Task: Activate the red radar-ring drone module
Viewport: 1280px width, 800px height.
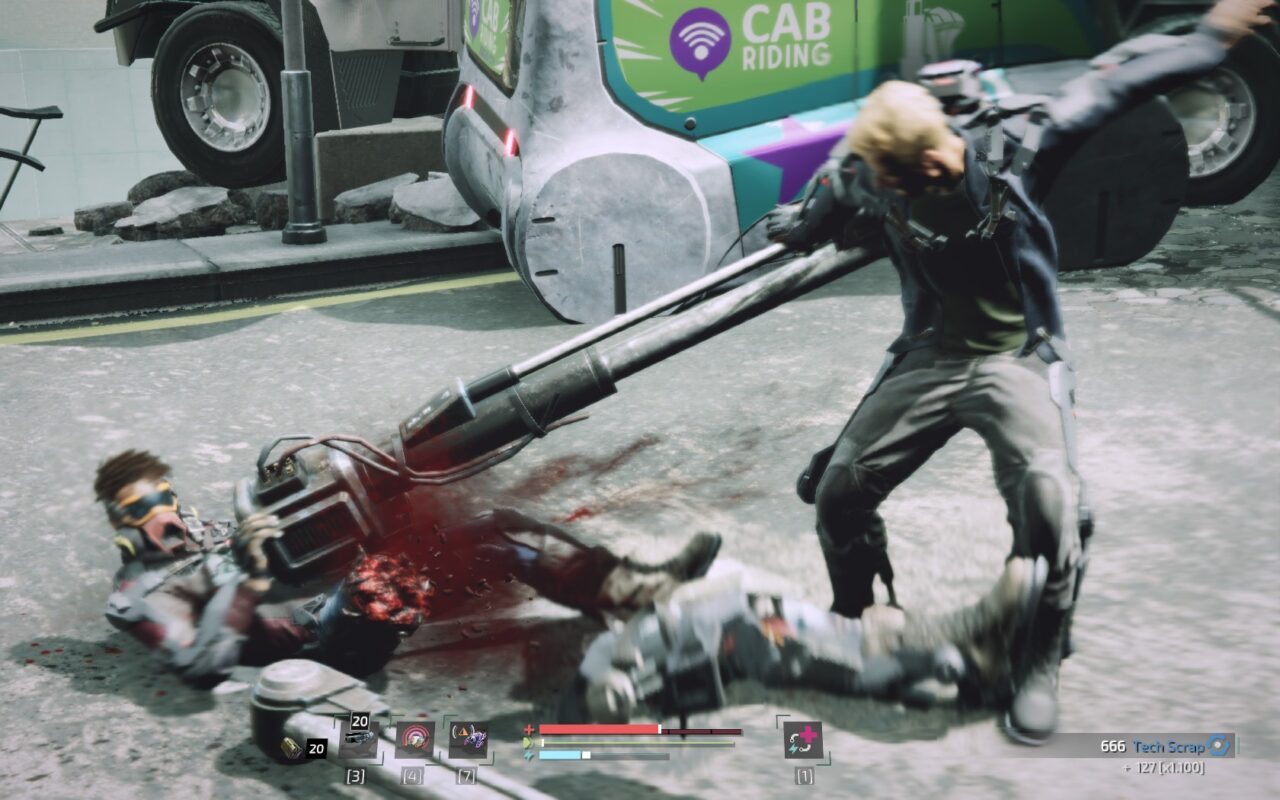Action: (x=414, y=740)
